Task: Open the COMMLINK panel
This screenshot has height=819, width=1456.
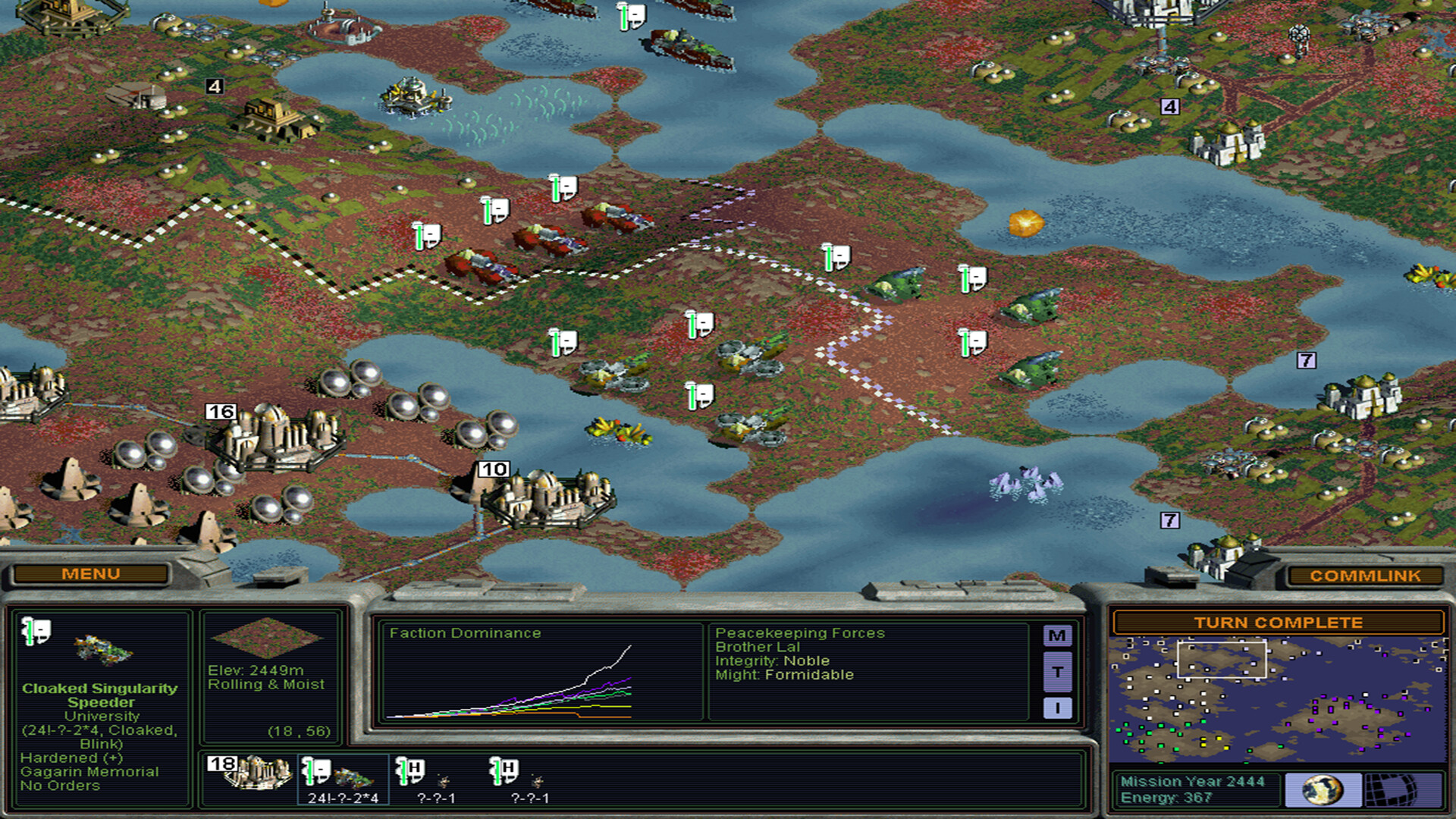Action: click(x=1365, y=576)
